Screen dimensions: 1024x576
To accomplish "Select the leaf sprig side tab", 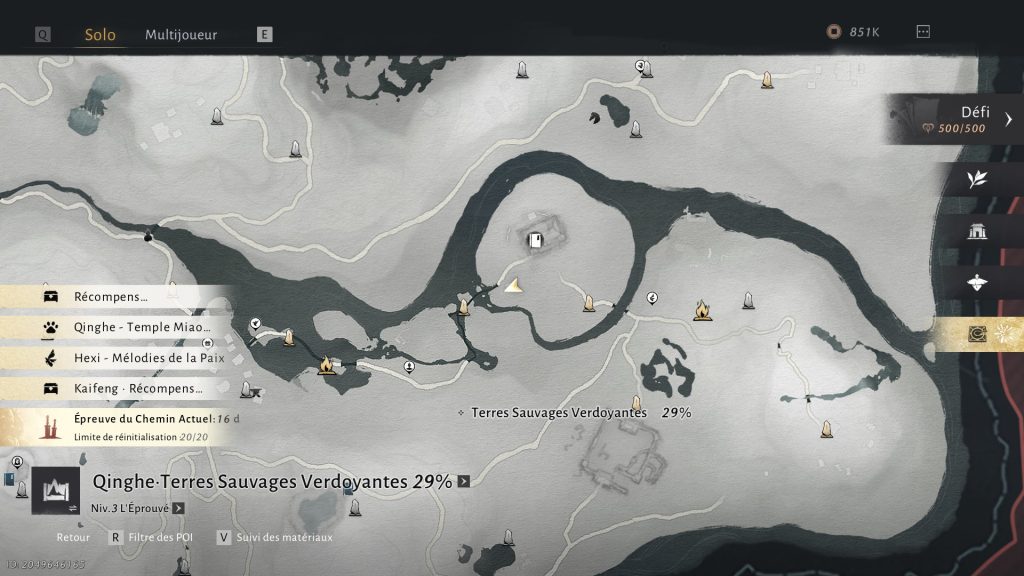I will [978, 180].
